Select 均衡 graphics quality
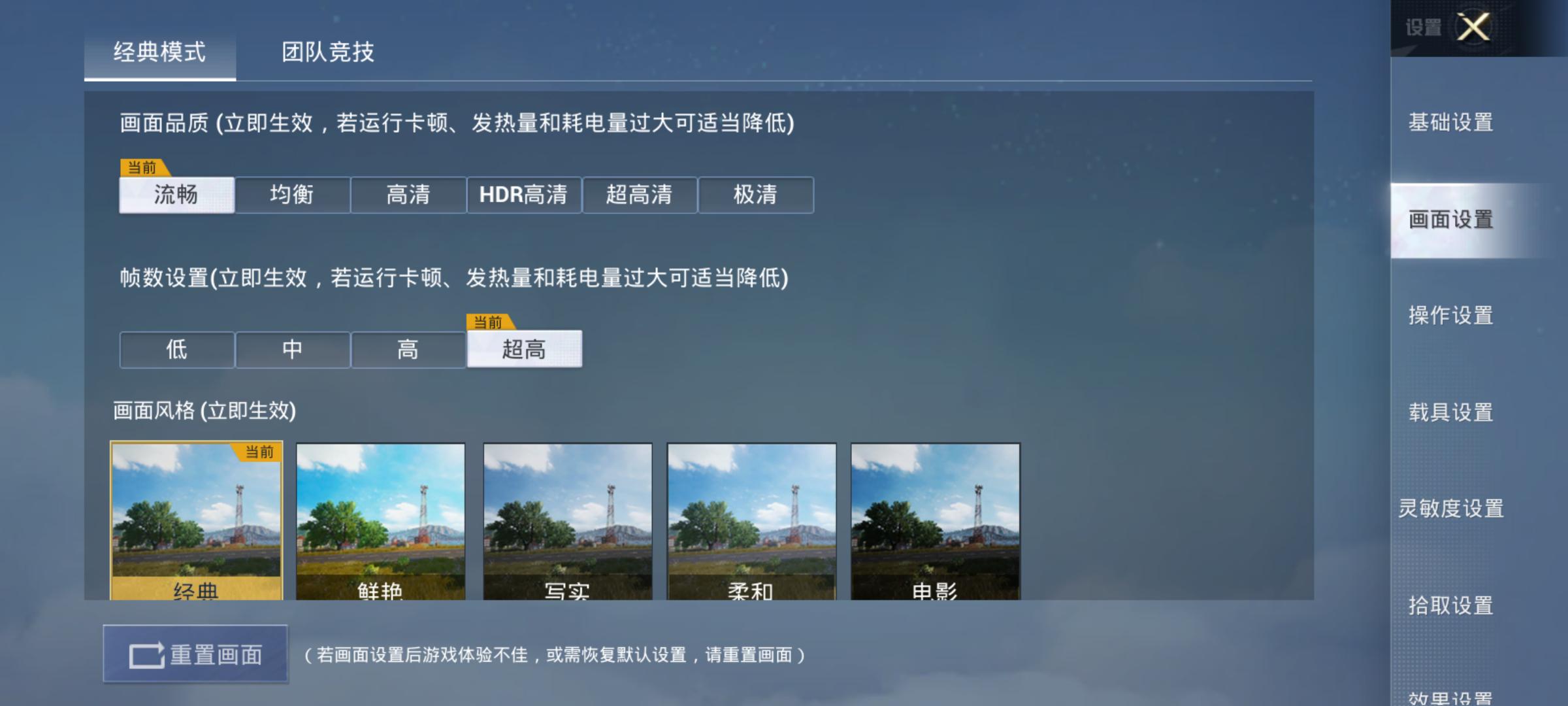This screenshot has width=1568, height=706. coord(292,195)
